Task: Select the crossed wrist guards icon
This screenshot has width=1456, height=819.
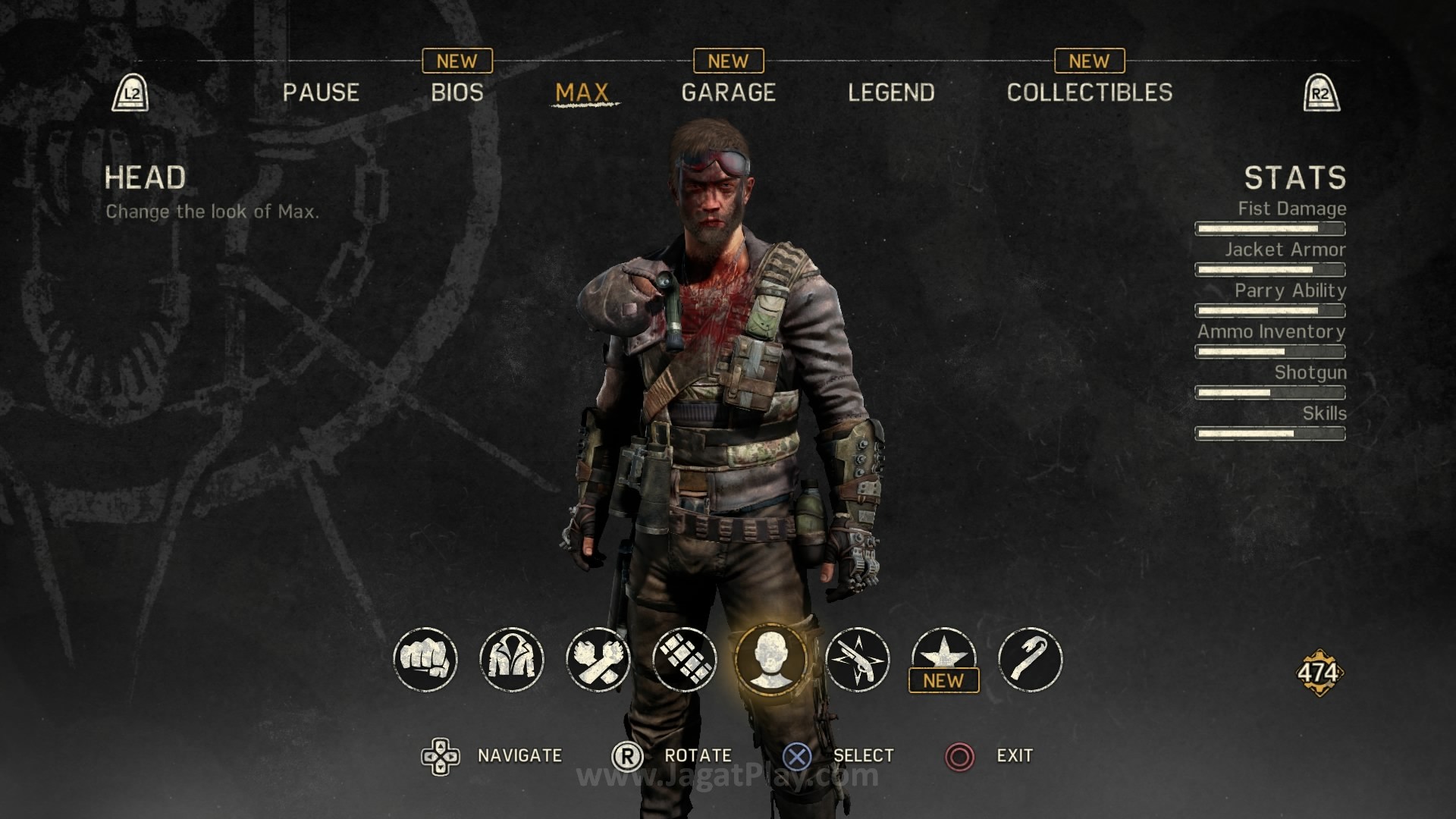Action: pos(598,659)
